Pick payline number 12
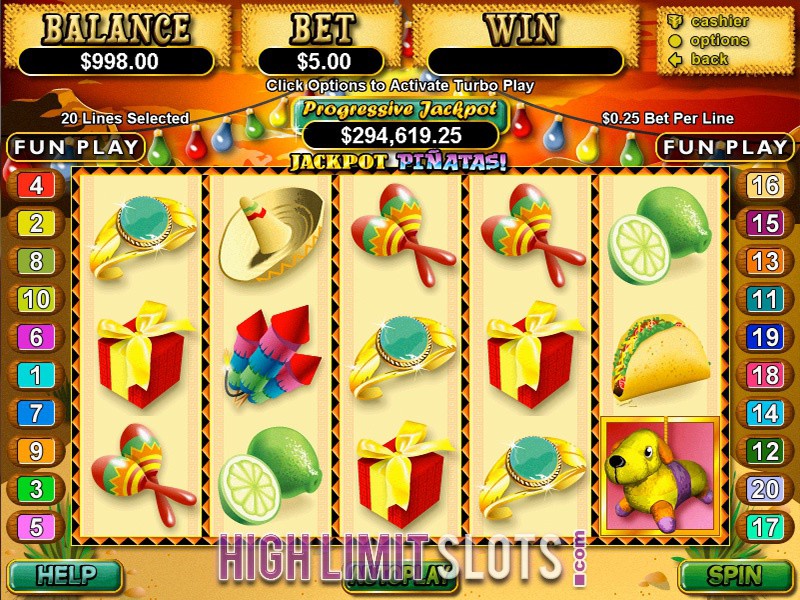Image resolution: width=800 pixels, height=600 pixels. pos(765,451)
